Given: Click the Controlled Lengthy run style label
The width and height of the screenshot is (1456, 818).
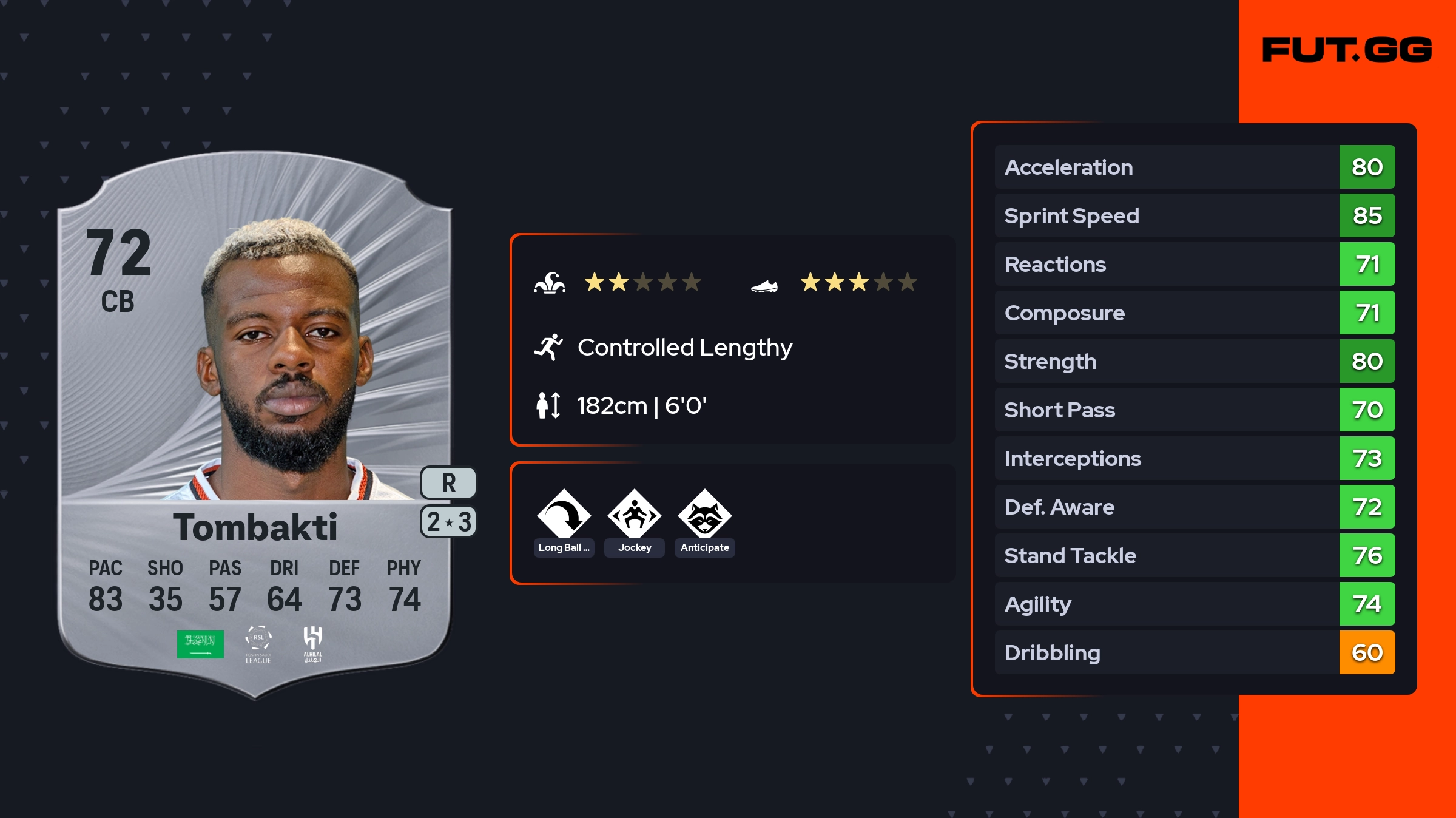Looking at the screenshot, I should pos(684,348).
